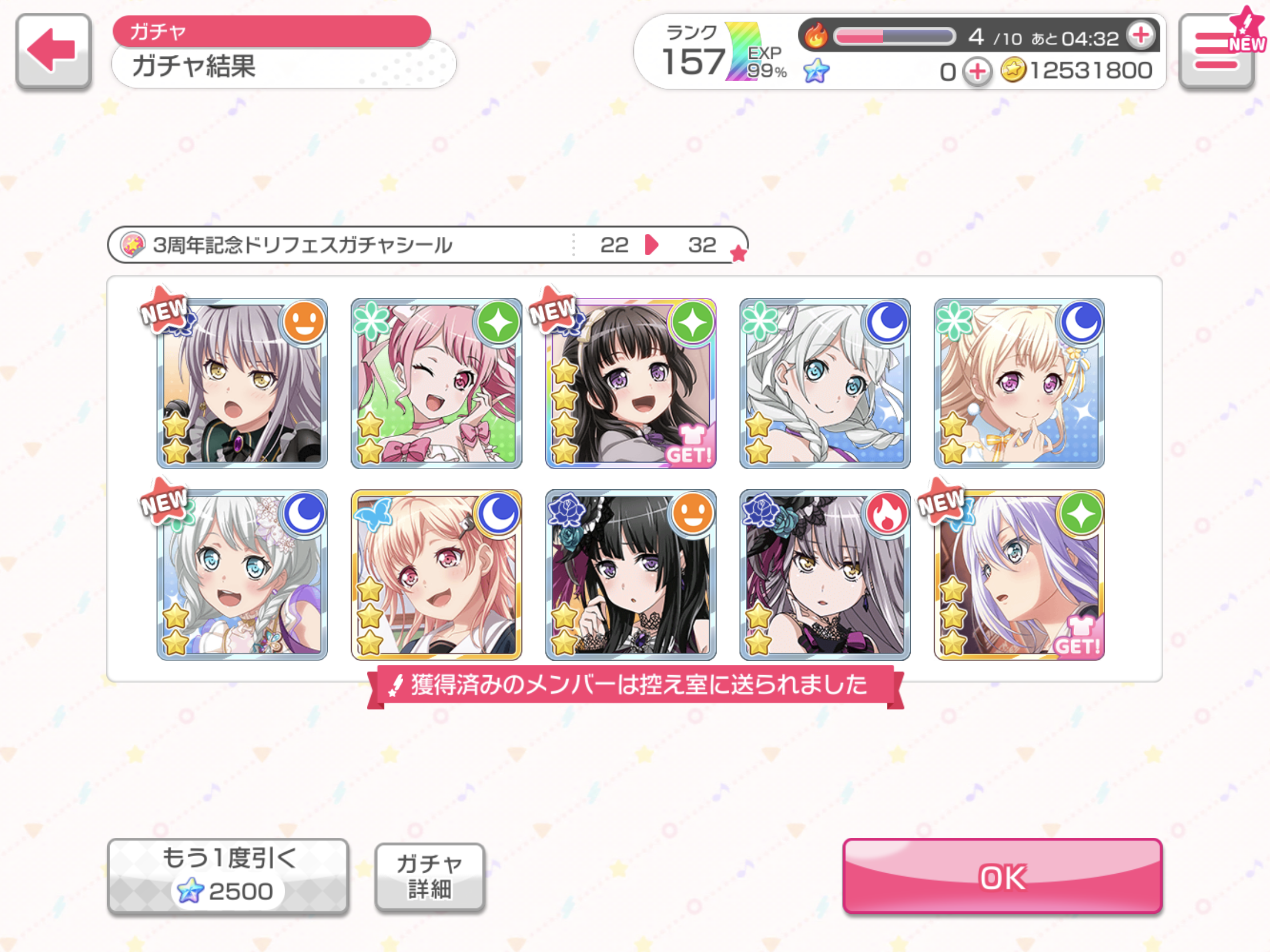Select the silver-haired card with fire attribute
The width and height of the screenshot is (1270, 952).
(x=825, y=575)
